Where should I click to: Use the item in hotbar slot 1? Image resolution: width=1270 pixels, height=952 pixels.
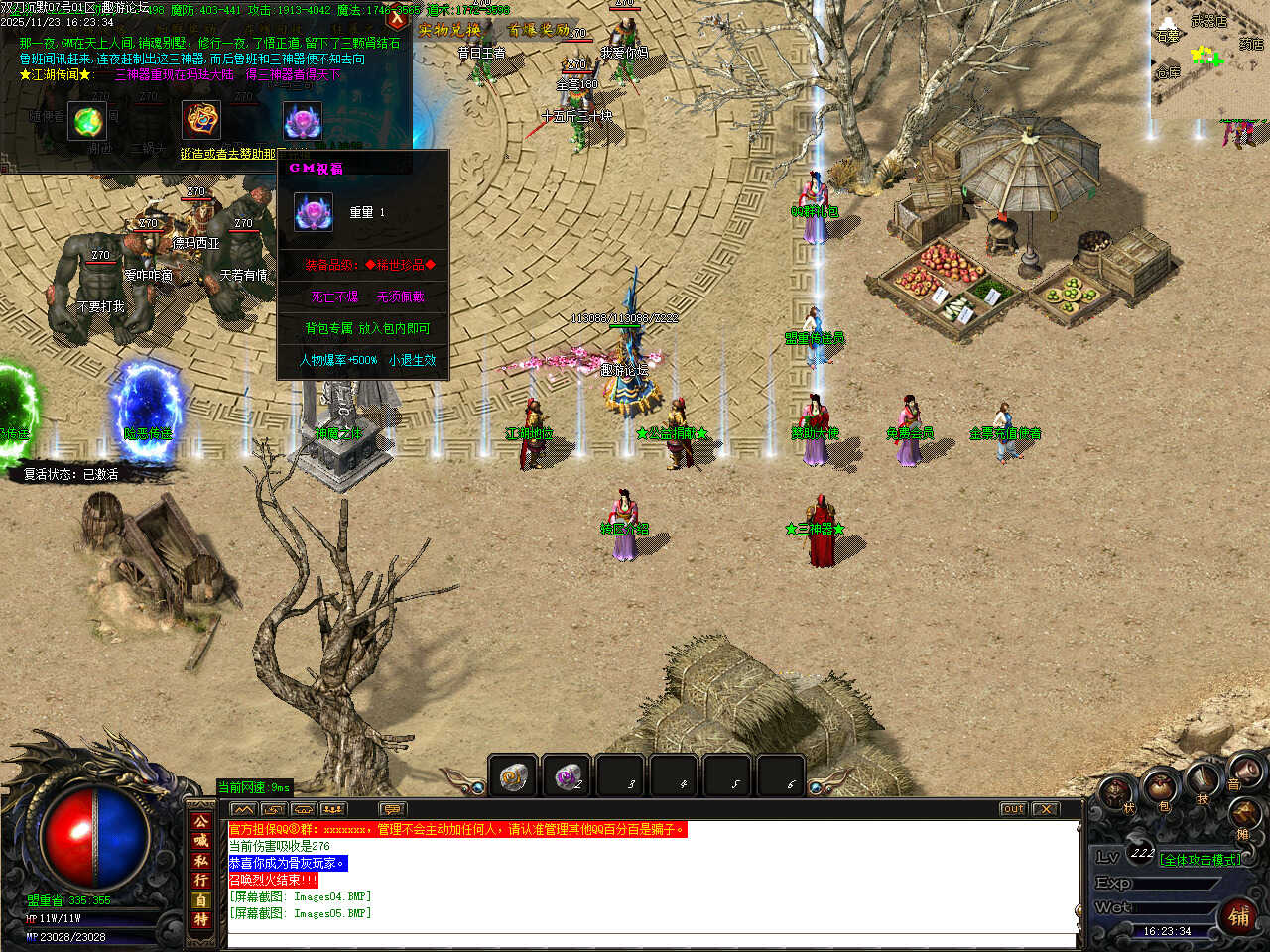513,776
